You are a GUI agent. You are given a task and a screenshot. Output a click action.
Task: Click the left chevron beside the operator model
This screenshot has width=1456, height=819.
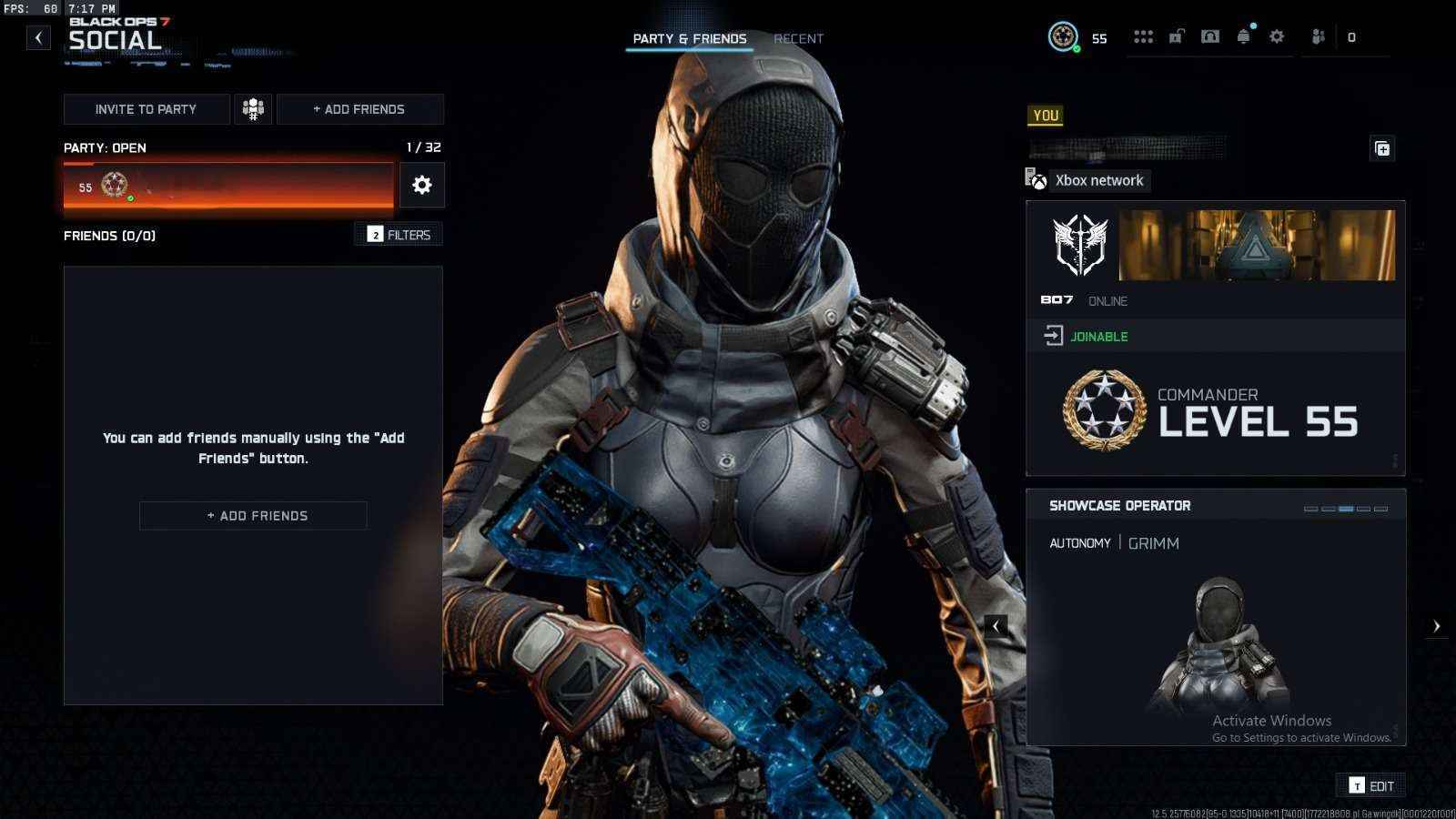click(x=996, y=625)
